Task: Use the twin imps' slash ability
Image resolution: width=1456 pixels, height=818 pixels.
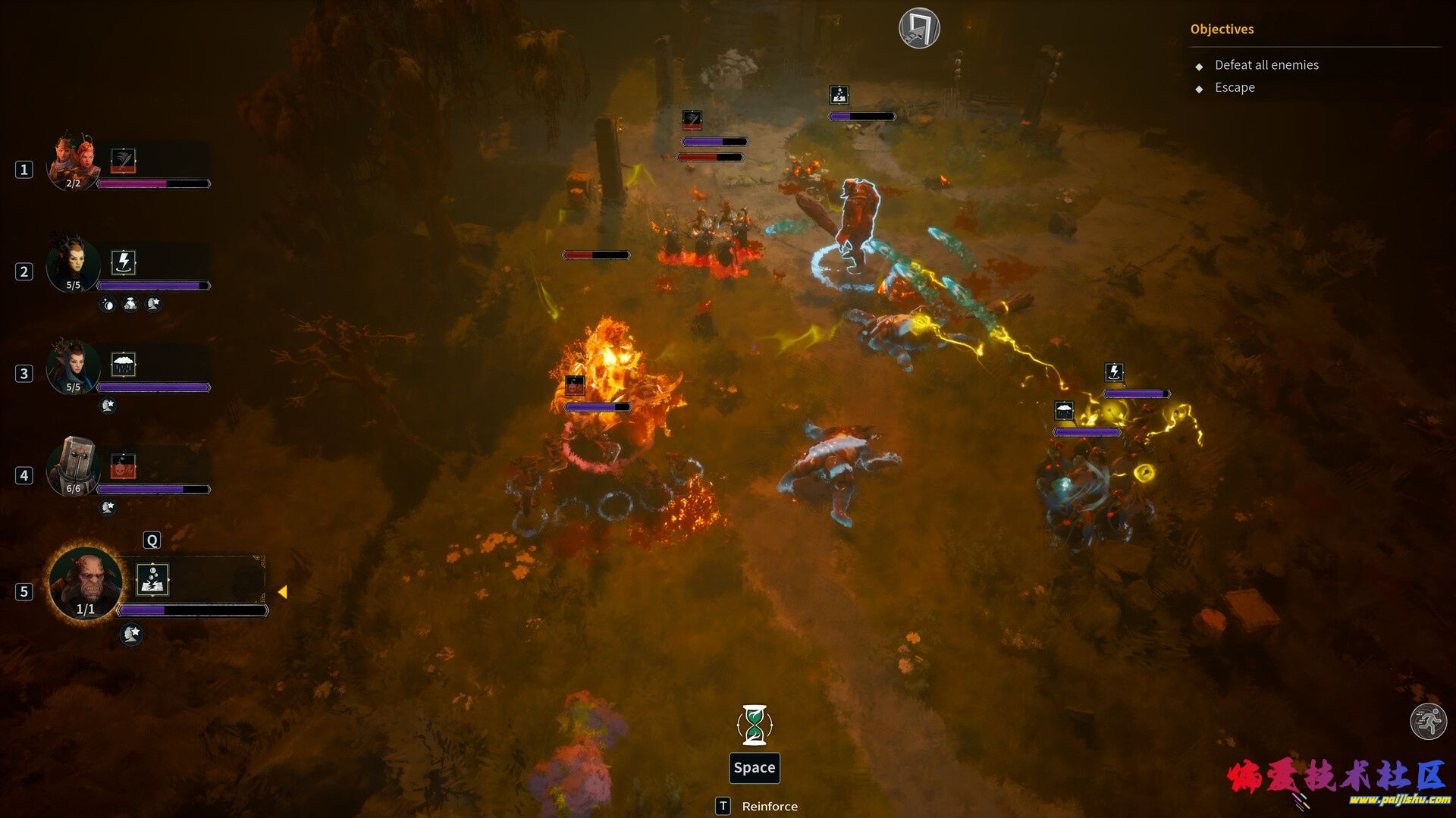Action: (x=124, y=161)
